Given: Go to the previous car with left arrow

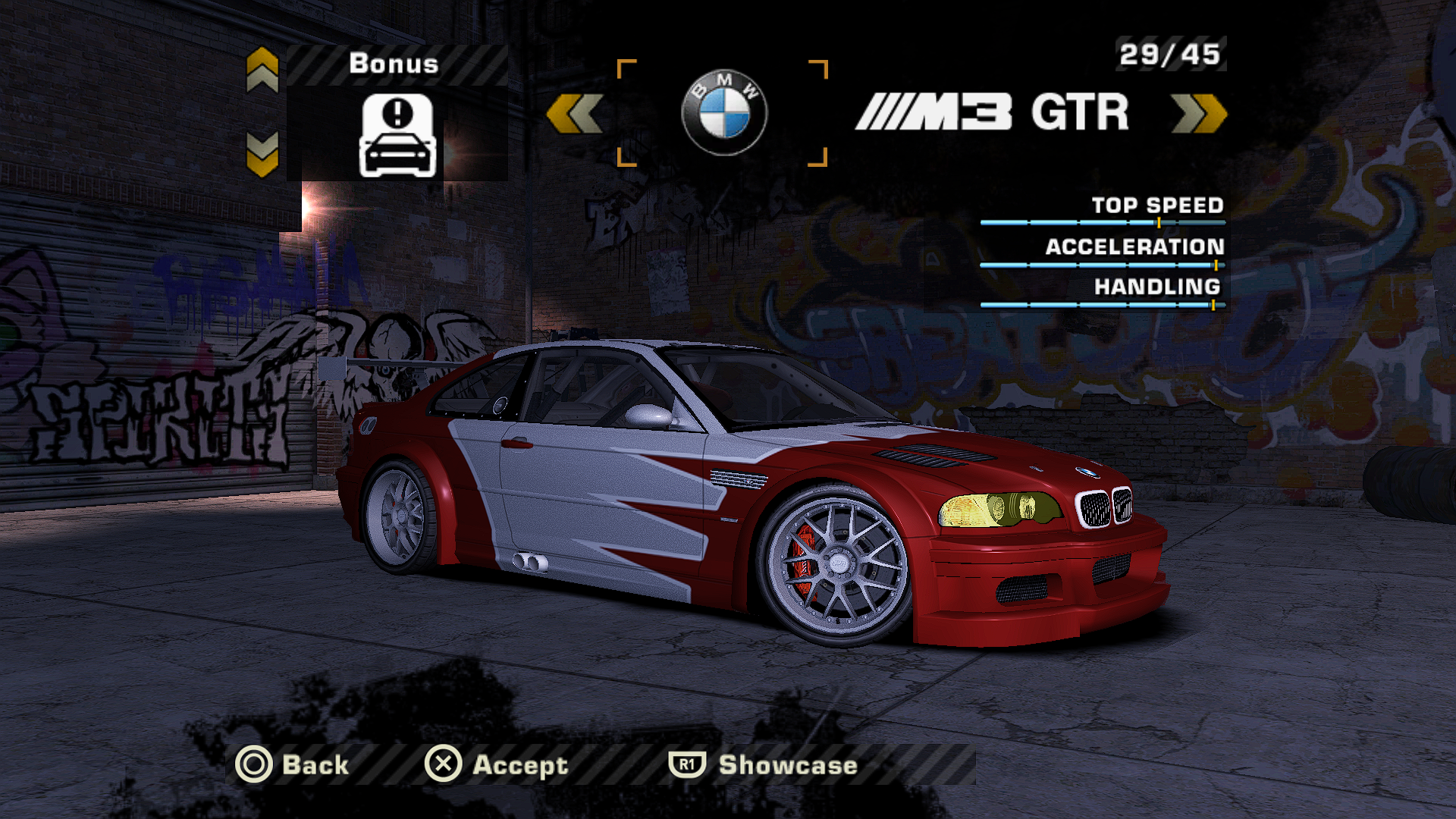Looking at the screenshot, I should pos(574,114).
